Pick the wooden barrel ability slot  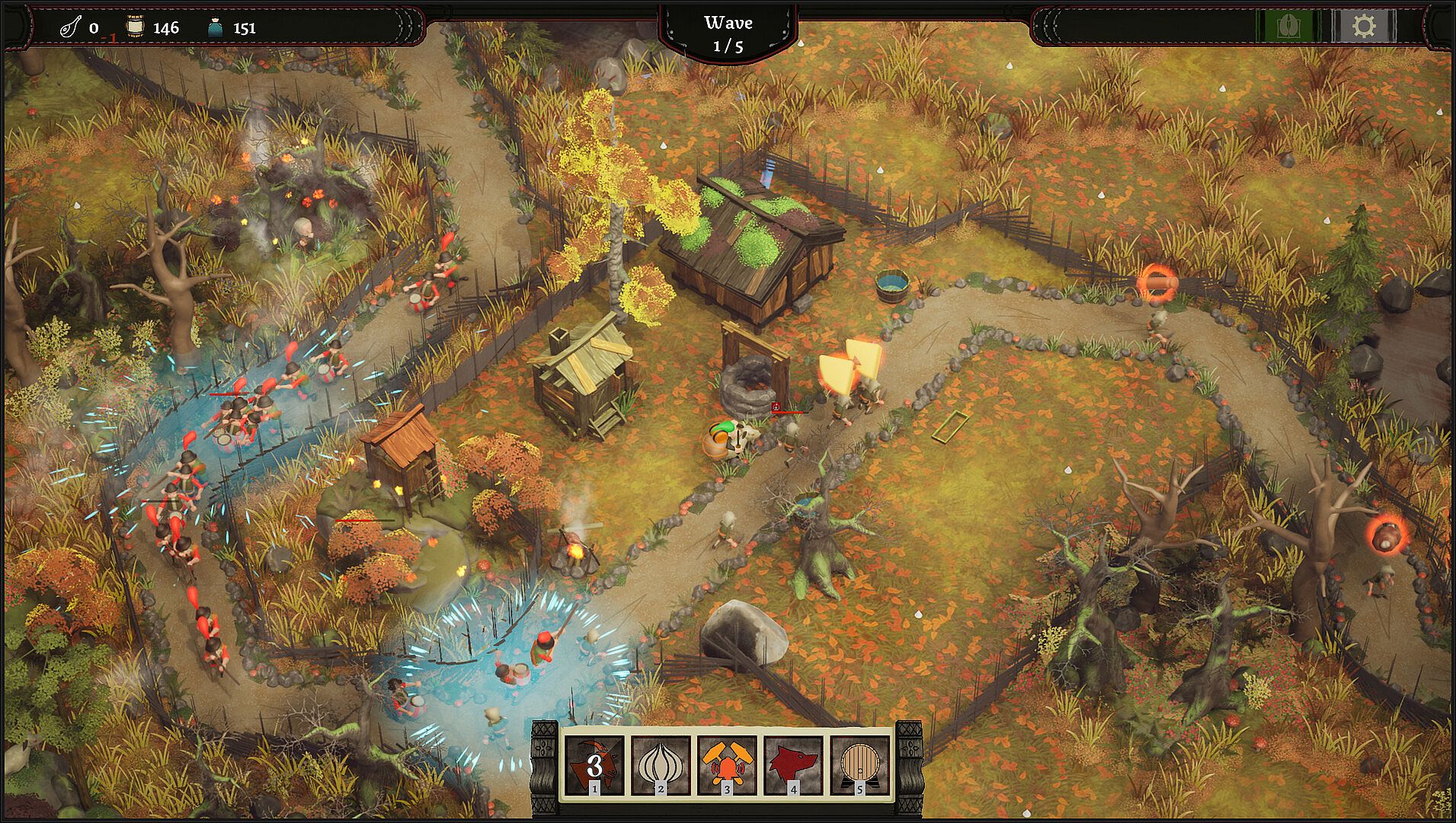point(859,765)
